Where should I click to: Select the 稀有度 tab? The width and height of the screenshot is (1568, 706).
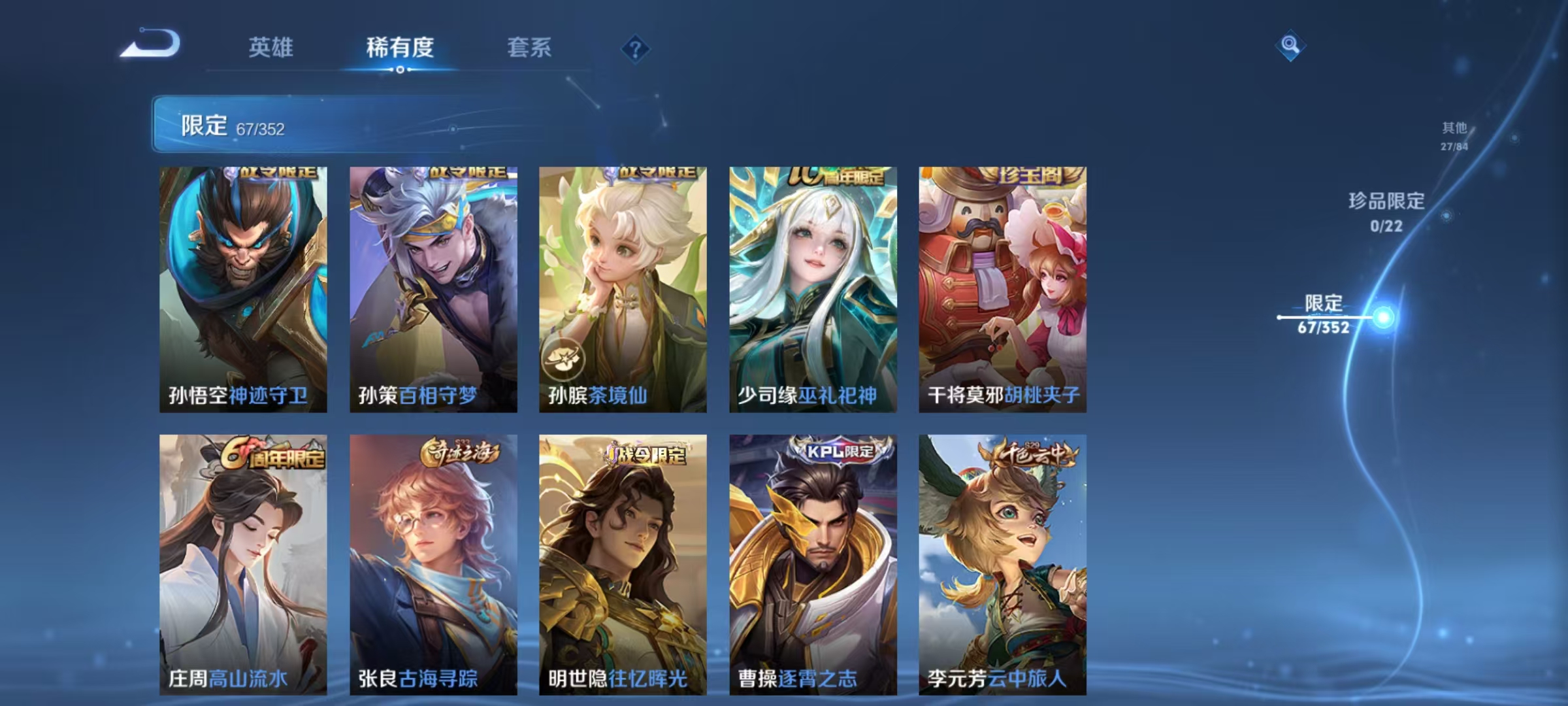tap(401, 48)
